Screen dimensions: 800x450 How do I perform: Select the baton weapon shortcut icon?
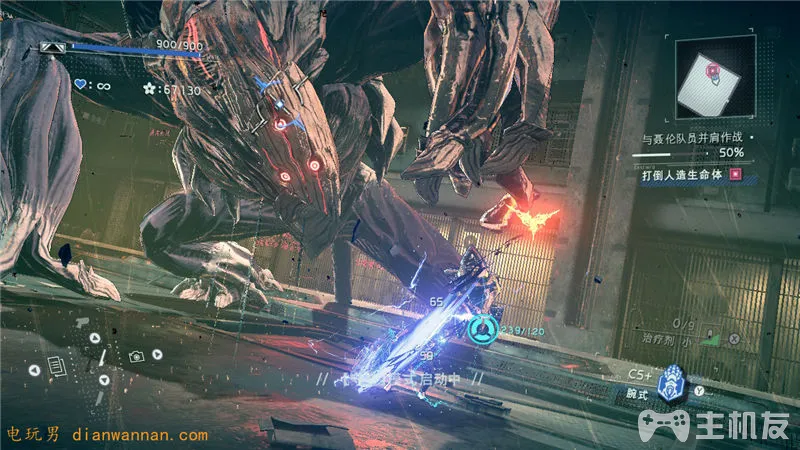click(x=102, y=357)
